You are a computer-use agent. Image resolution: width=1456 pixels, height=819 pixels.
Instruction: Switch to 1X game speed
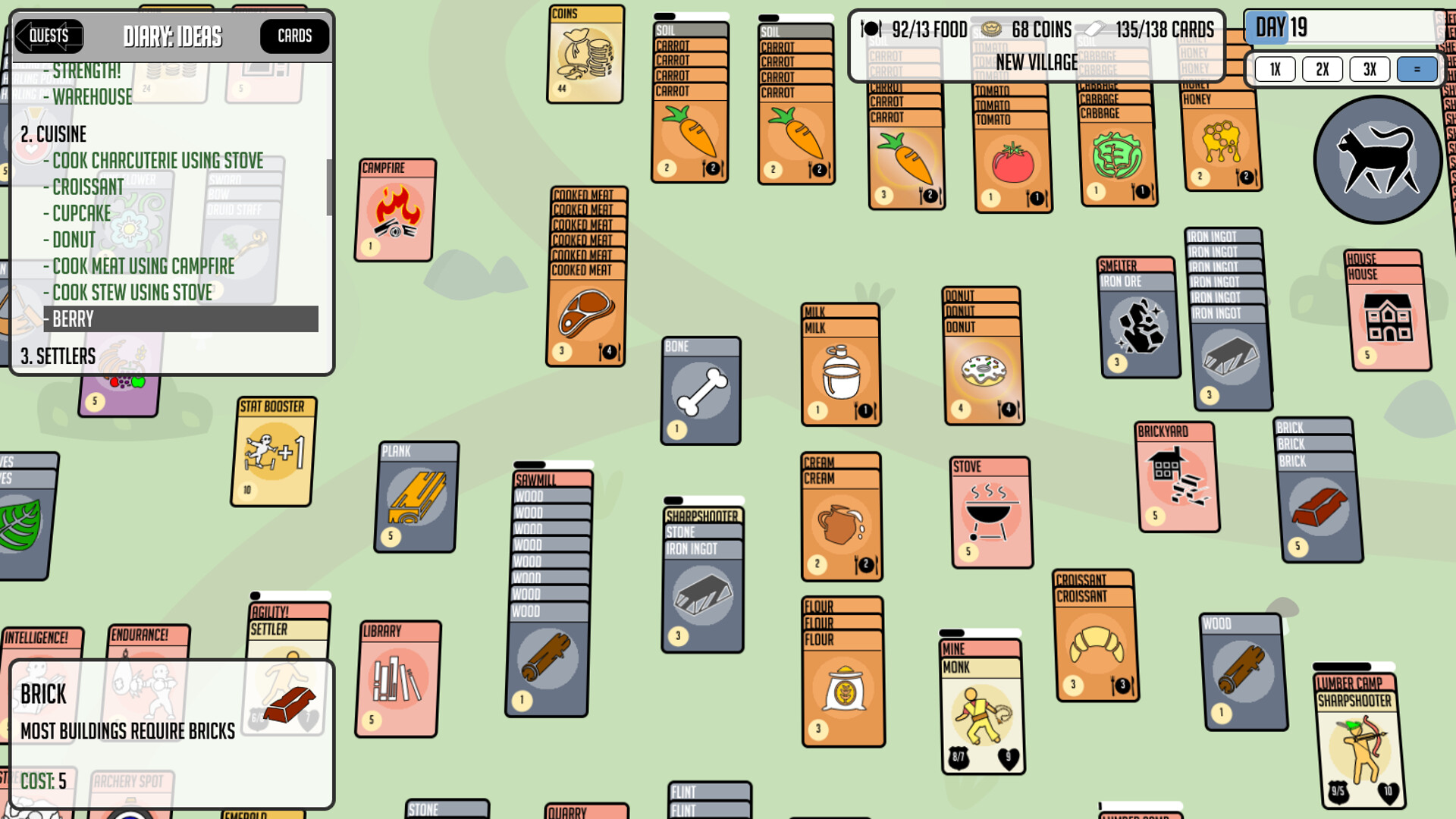[x=1275, y=69]
